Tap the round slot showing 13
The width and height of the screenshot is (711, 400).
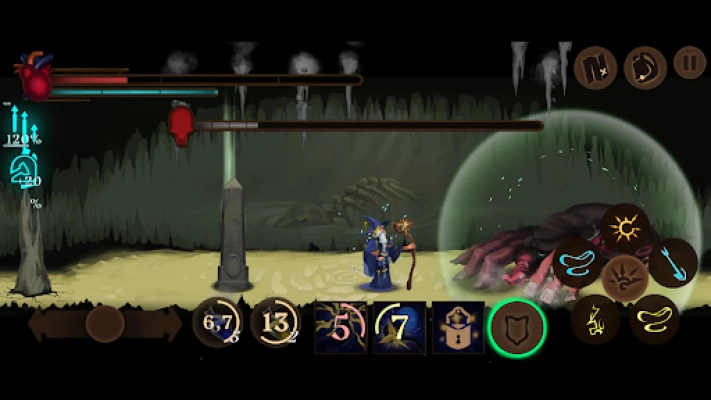point(275,324)
